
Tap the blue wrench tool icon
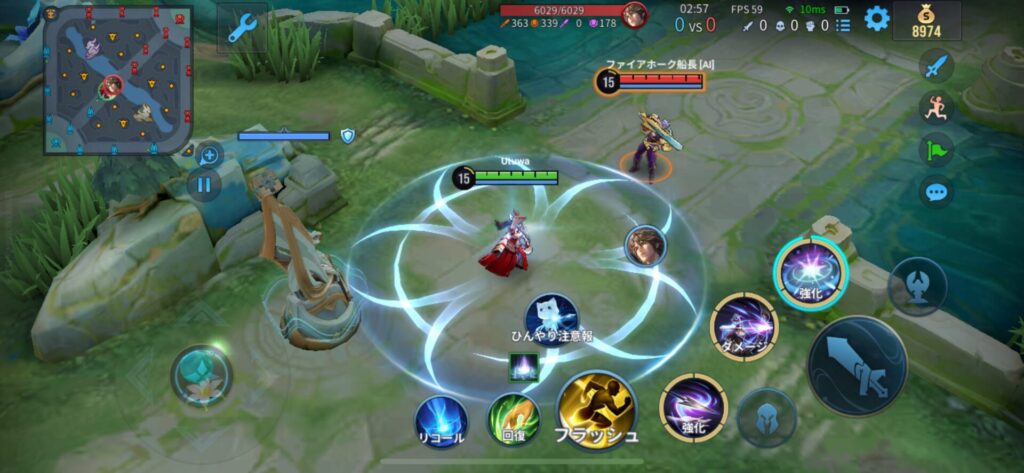tap(242, 29)
